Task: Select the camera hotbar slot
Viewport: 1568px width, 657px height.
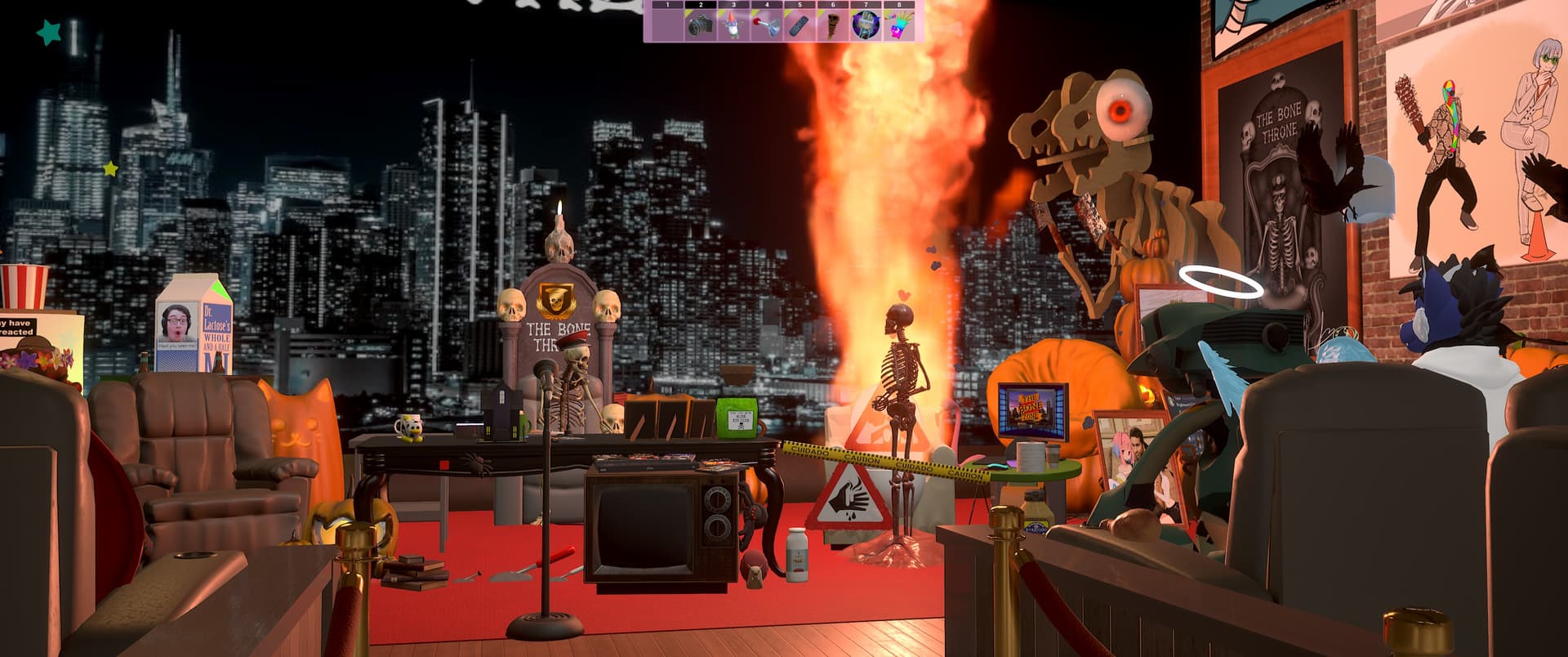Action: tap(700, 25)
